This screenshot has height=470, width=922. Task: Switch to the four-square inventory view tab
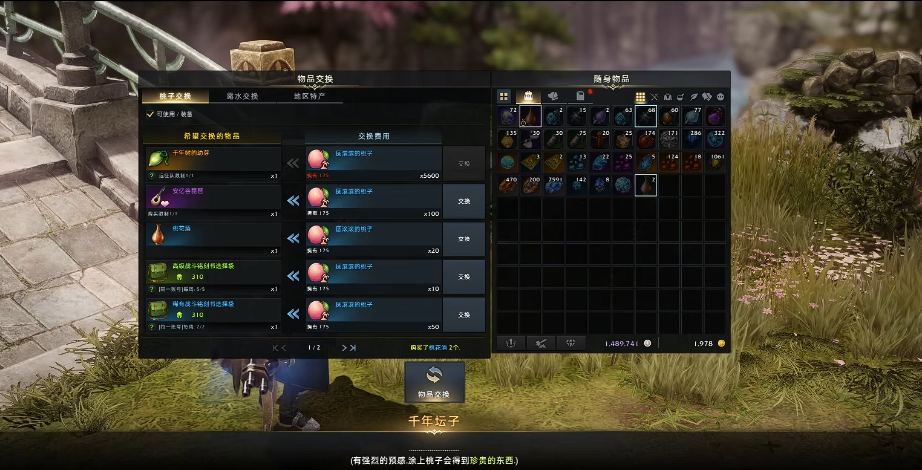pyautogui.click(x=504, y=97)
